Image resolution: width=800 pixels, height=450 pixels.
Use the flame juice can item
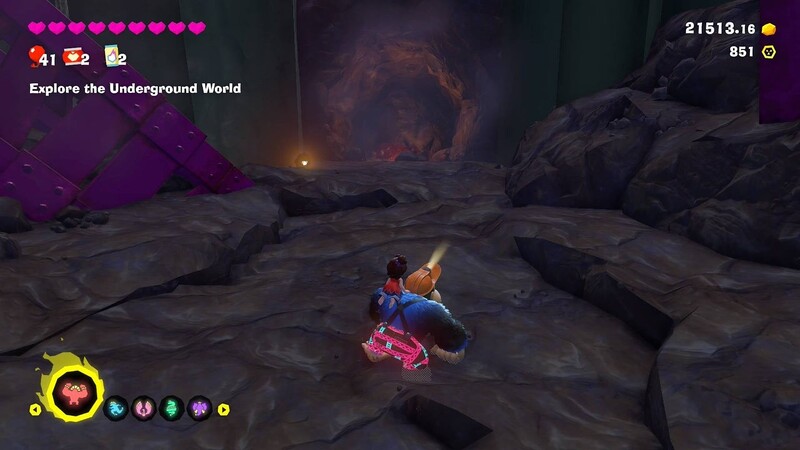click(112, 57)
